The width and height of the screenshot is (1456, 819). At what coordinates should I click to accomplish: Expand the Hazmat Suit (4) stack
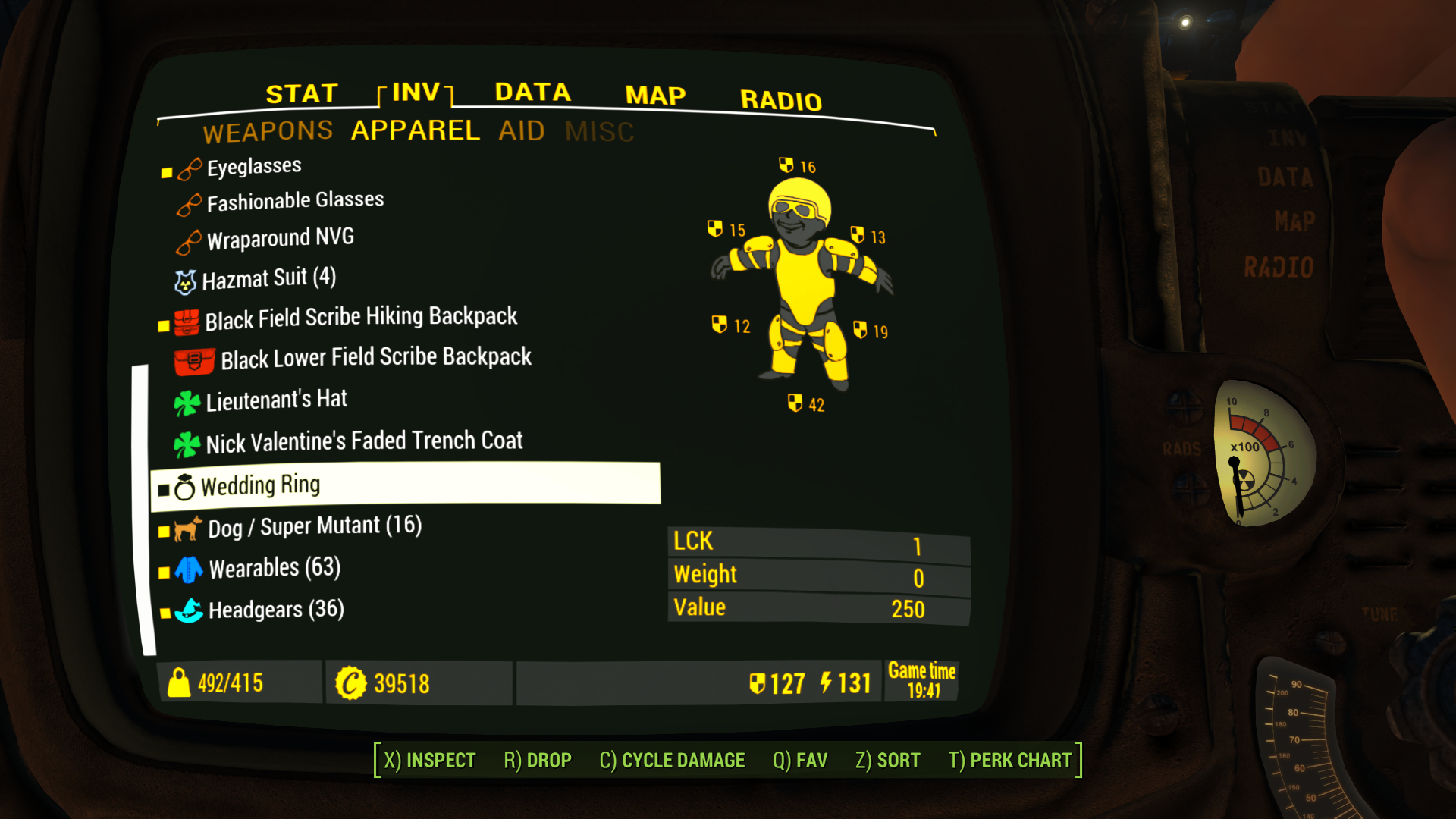point(269,278)
